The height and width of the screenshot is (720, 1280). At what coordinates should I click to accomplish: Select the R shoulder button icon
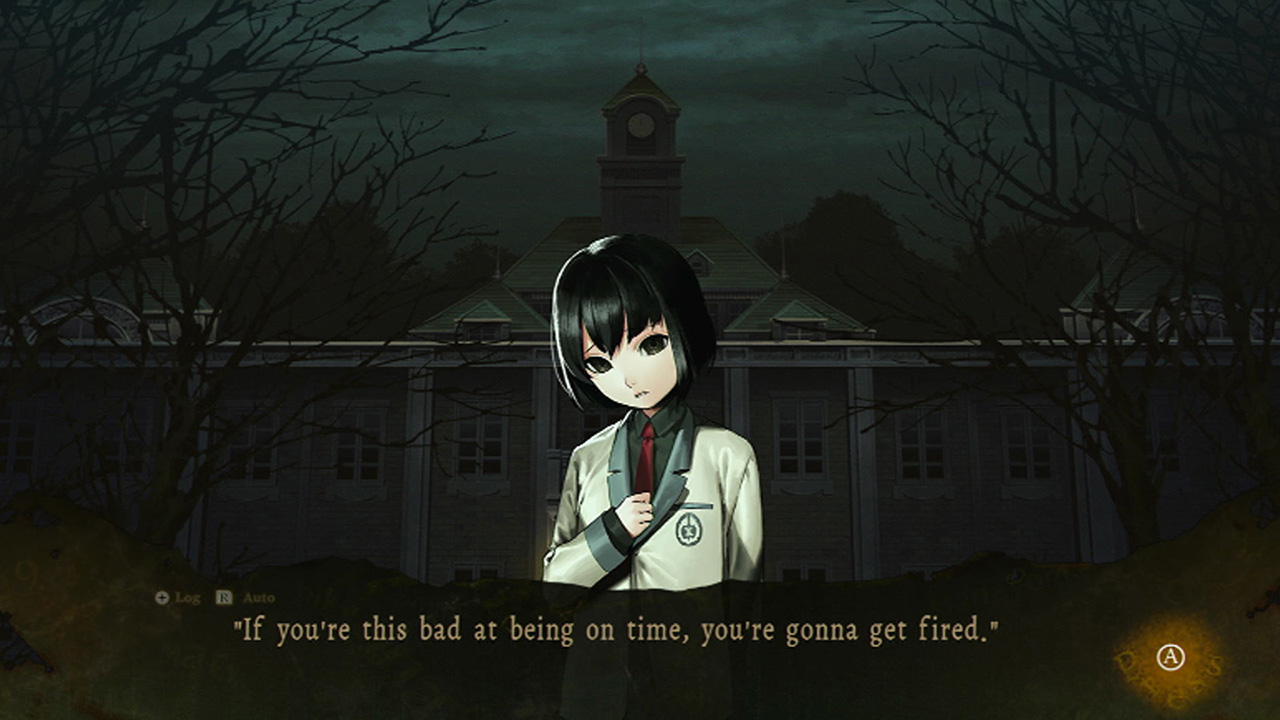point(223,596)
